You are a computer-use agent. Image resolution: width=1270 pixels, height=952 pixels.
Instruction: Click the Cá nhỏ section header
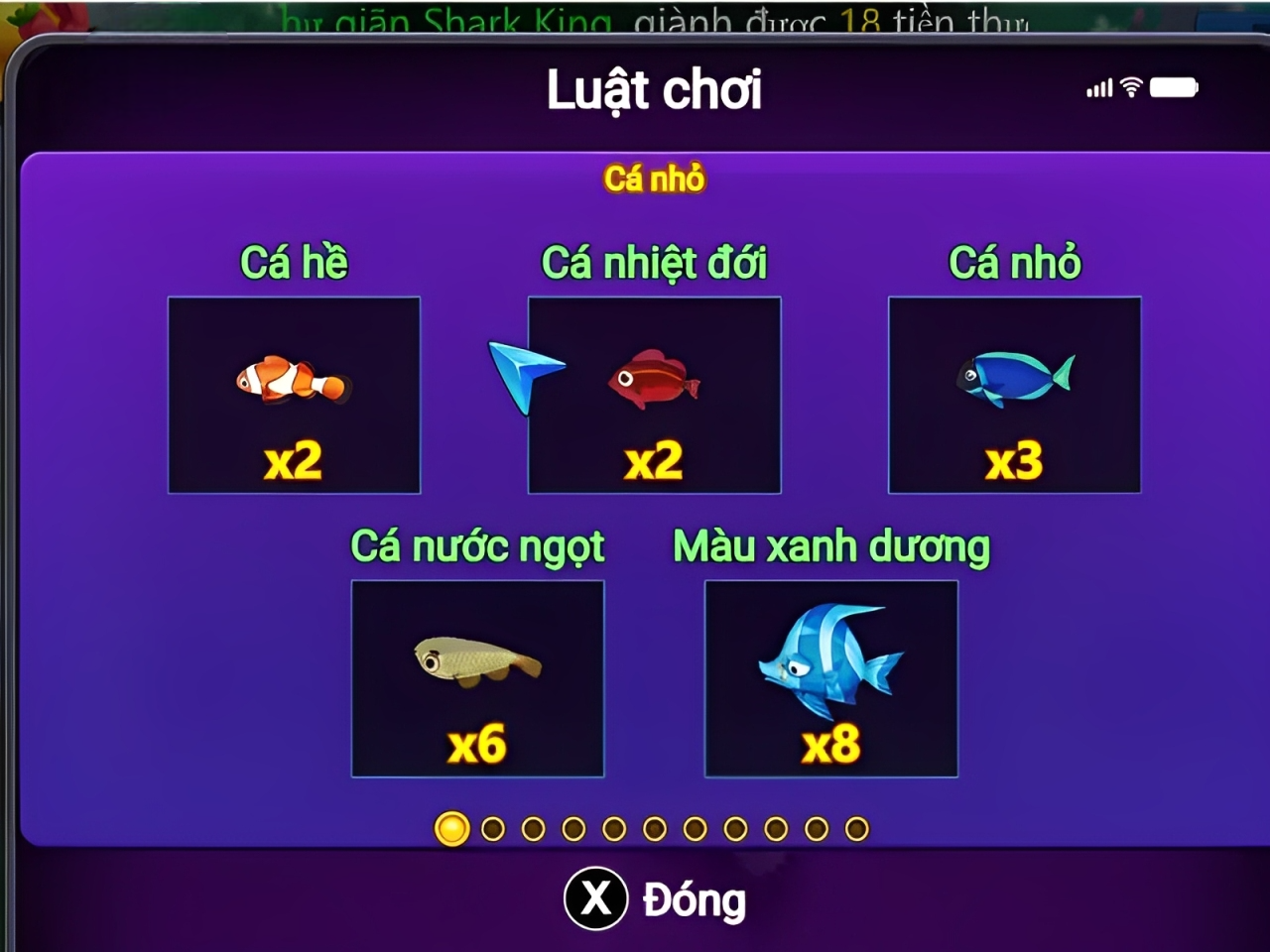click(x=655, y=178)
